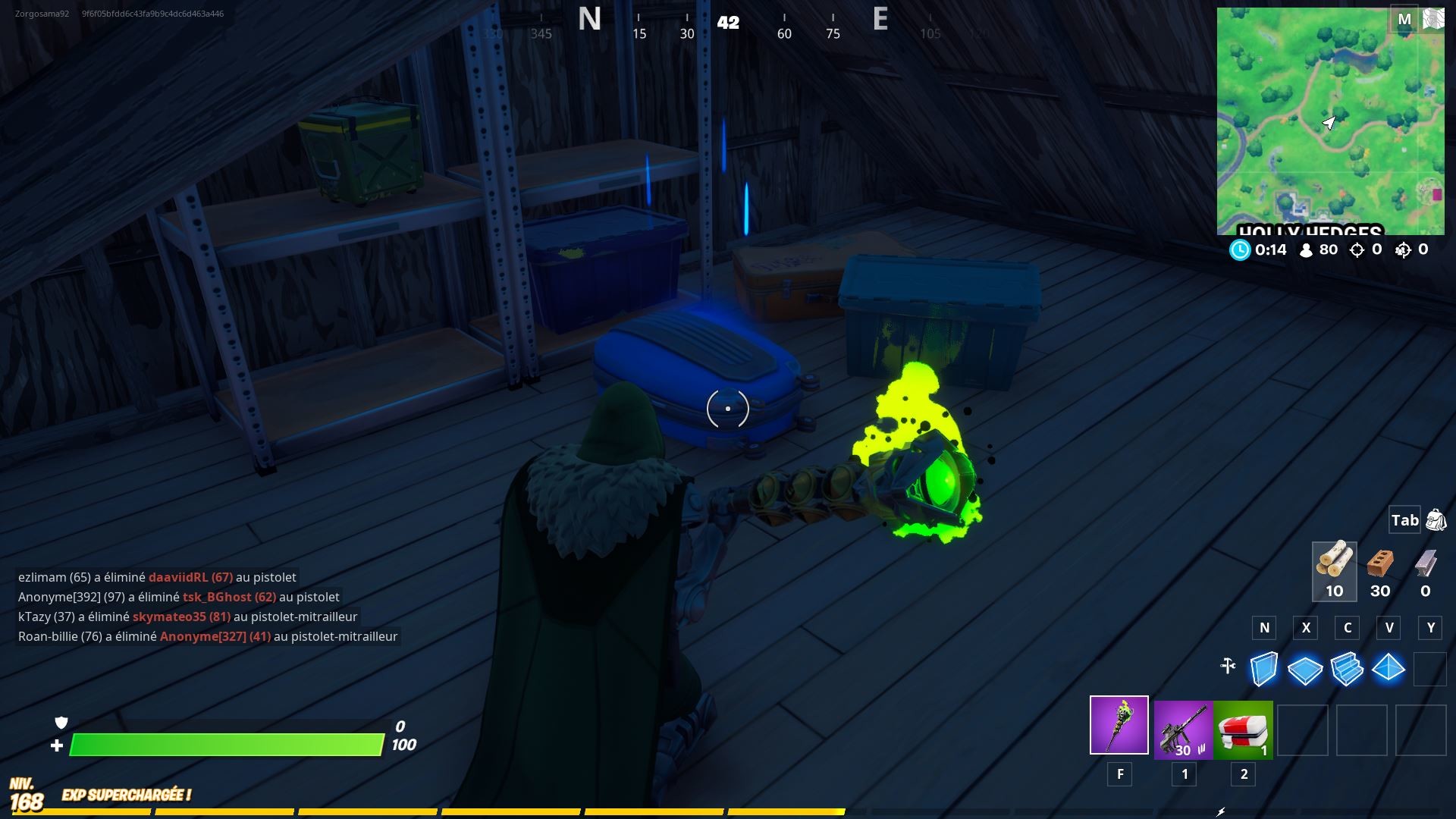Click the players remaining icon
The image size is (1456, 819).
[1305, 249]
